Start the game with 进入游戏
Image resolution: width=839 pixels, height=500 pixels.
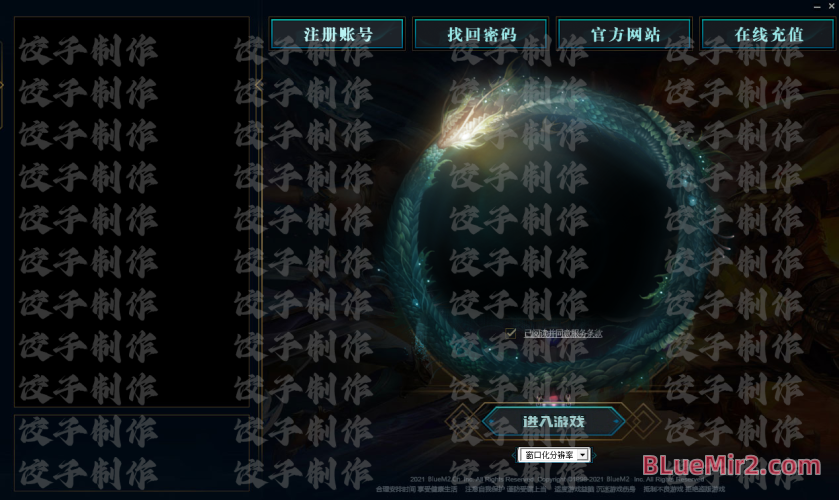click(554, 421)
